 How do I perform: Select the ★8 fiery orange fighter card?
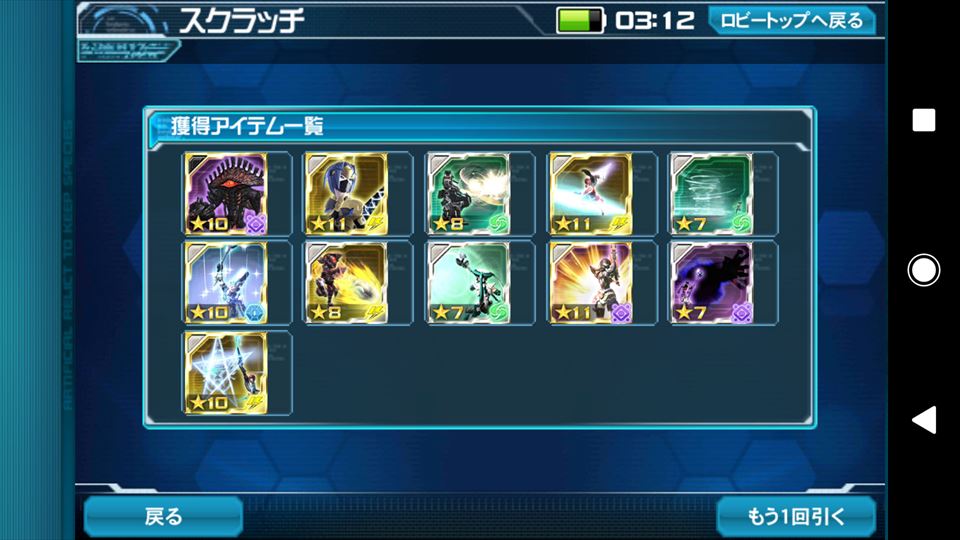[347, 283]
